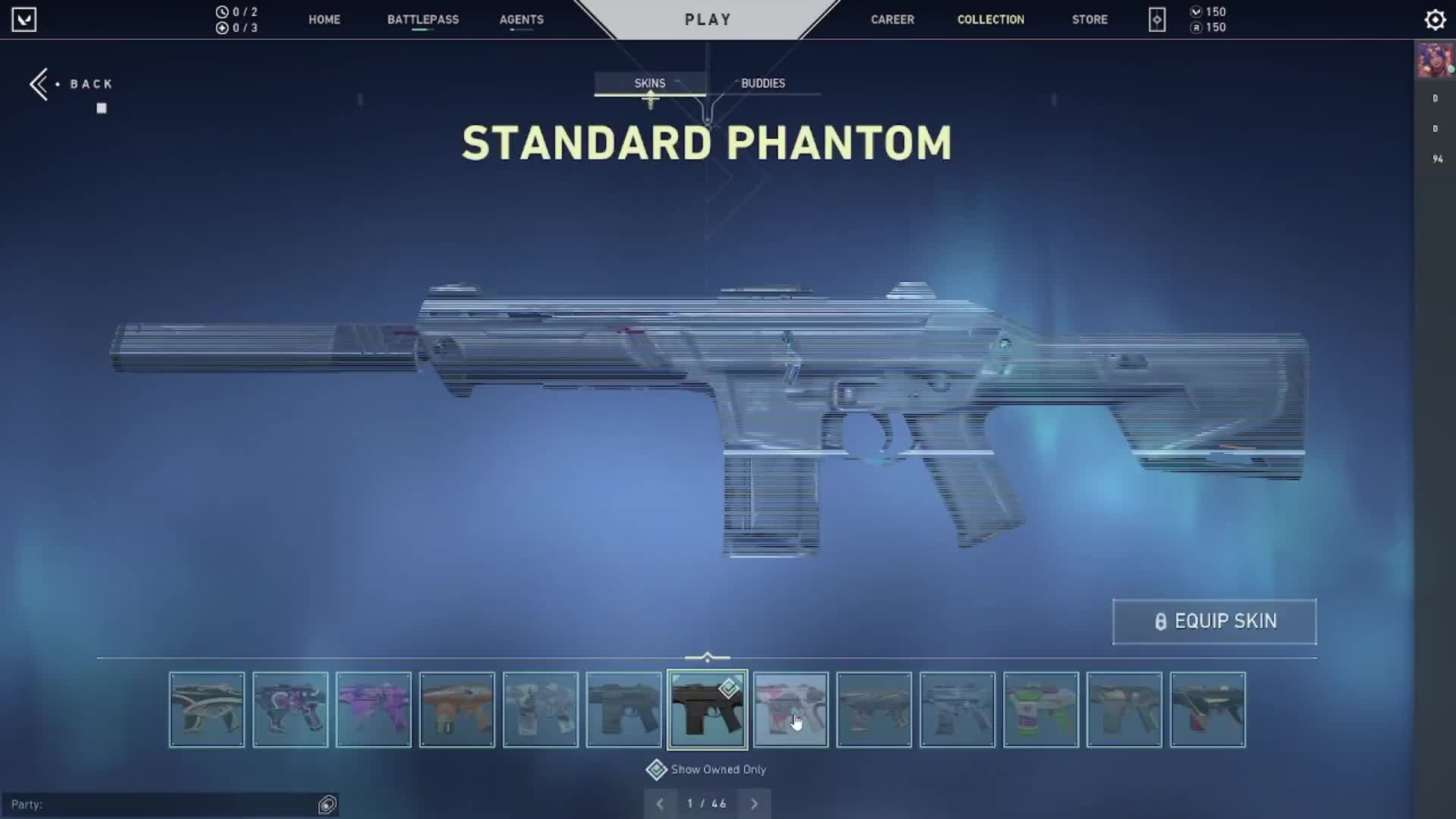Screen dimensions: 1456x819
Task: Select the solid purple Phantom skin thumbnail
Action: click(374, 710)
